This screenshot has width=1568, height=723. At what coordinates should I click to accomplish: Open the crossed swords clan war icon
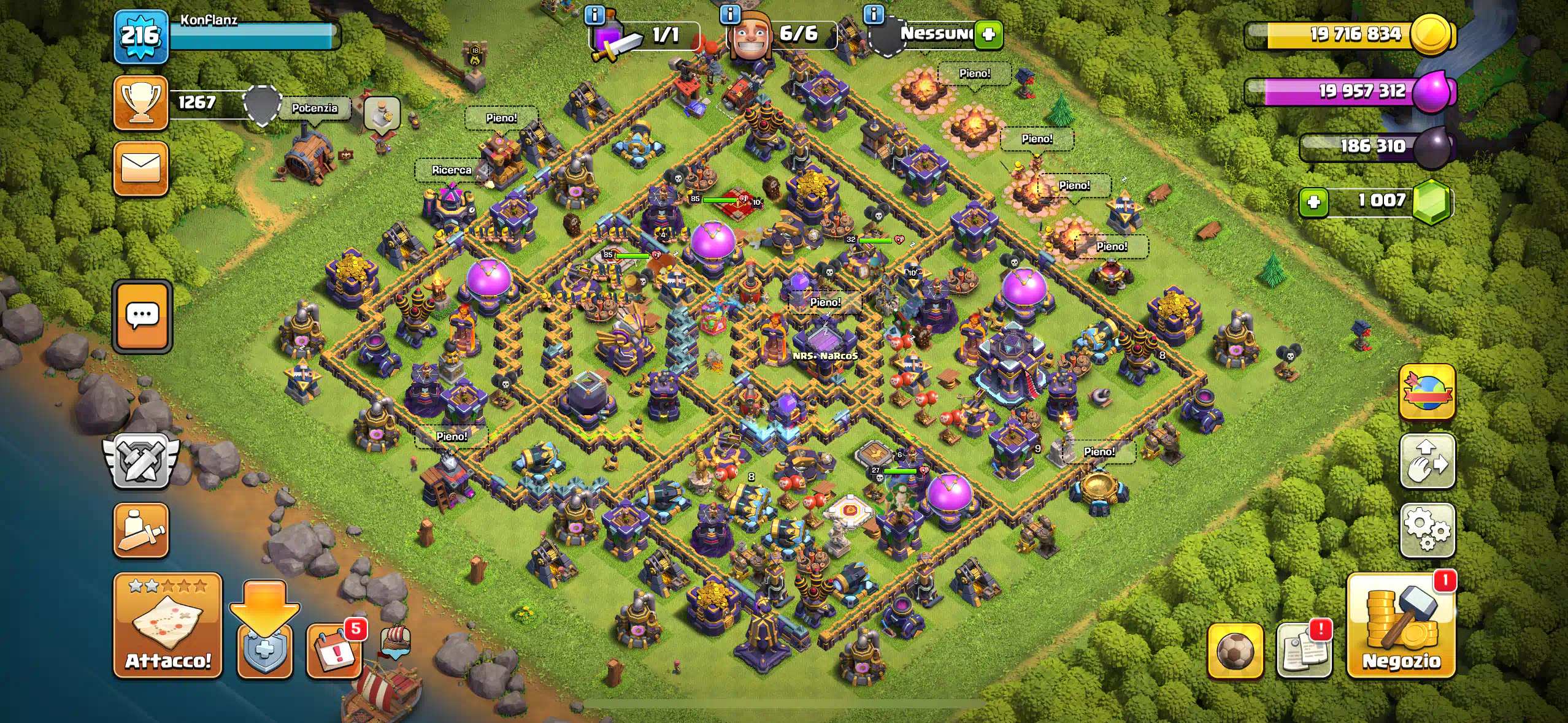click(x=140, y=461)
